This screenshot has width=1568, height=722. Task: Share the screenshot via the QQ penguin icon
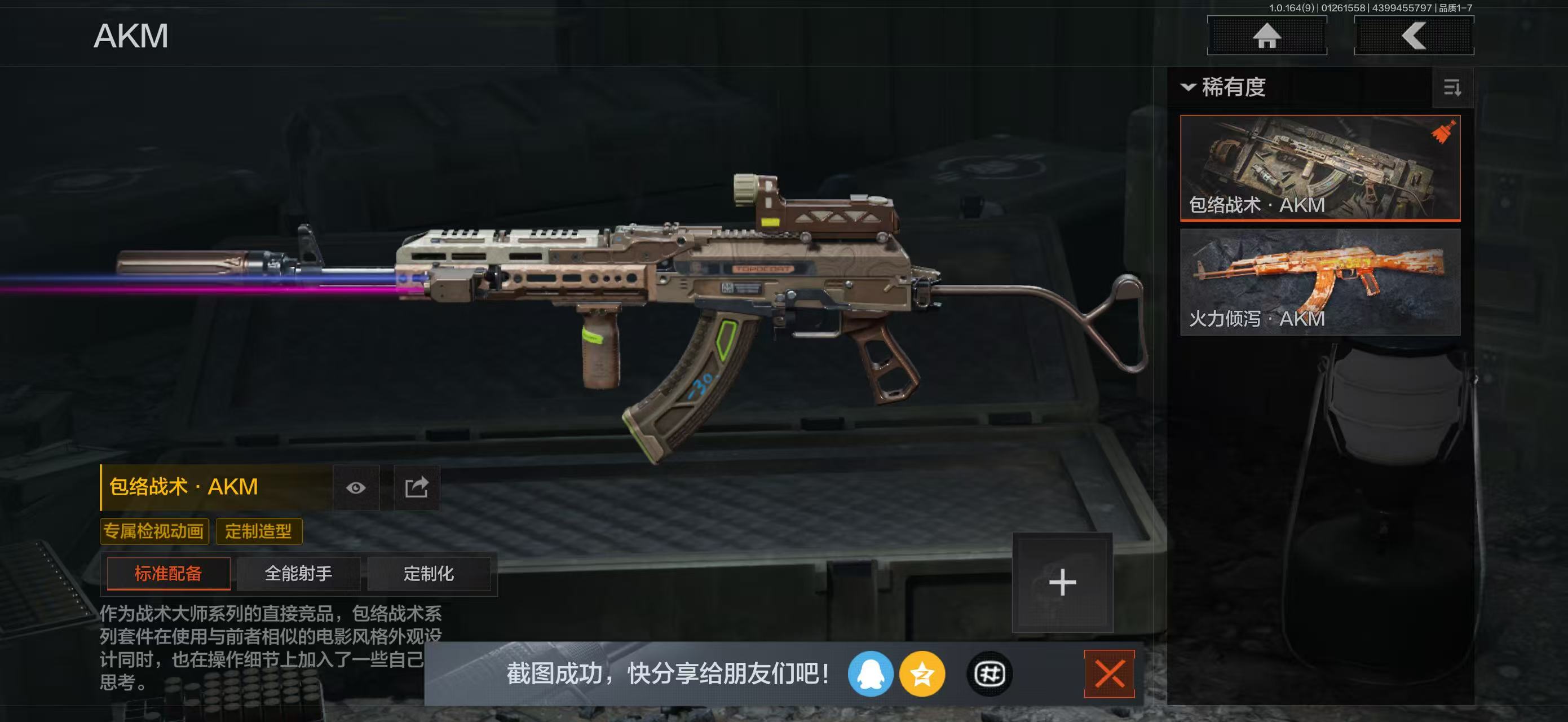(x=872, y=675)
